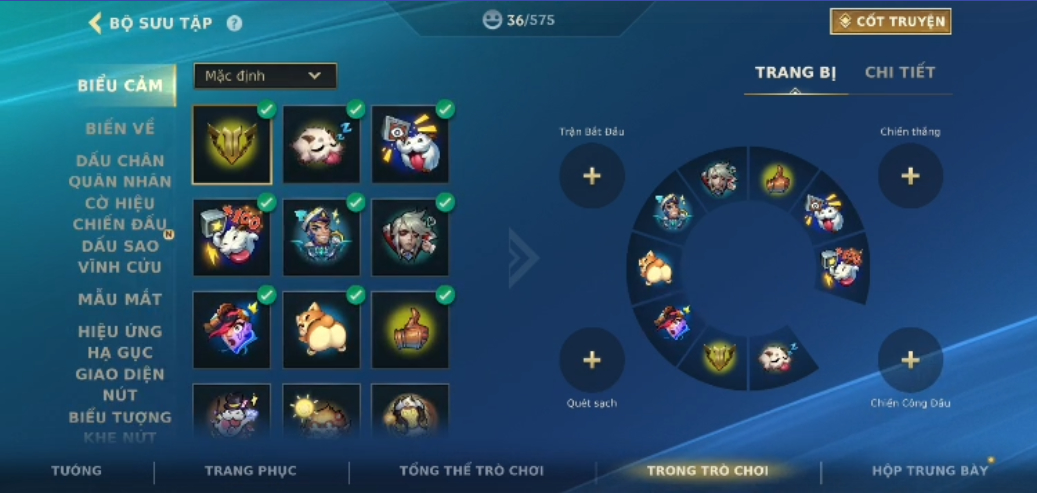The image size is (1037, 493).
Task: Pick the corgi butt emote in the grid
Action: [x=321, y=329]
